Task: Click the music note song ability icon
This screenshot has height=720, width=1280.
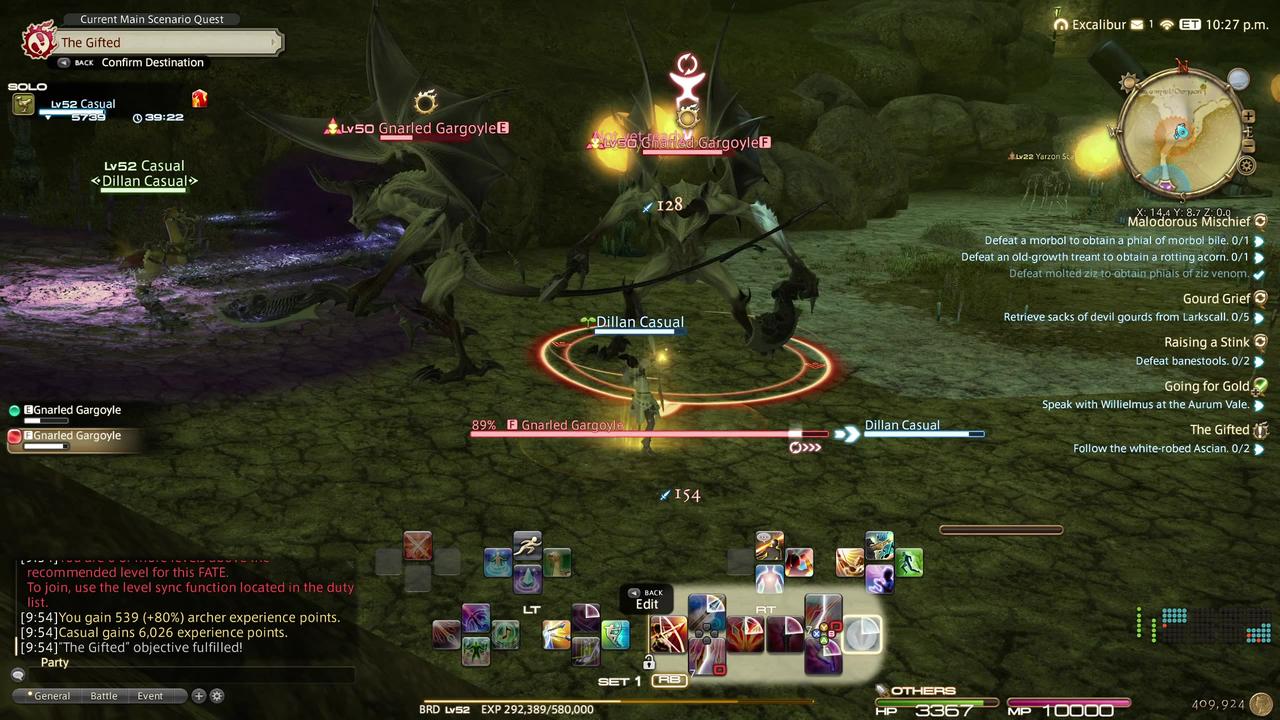Action: pyautogui.click(x=505, y=632)
